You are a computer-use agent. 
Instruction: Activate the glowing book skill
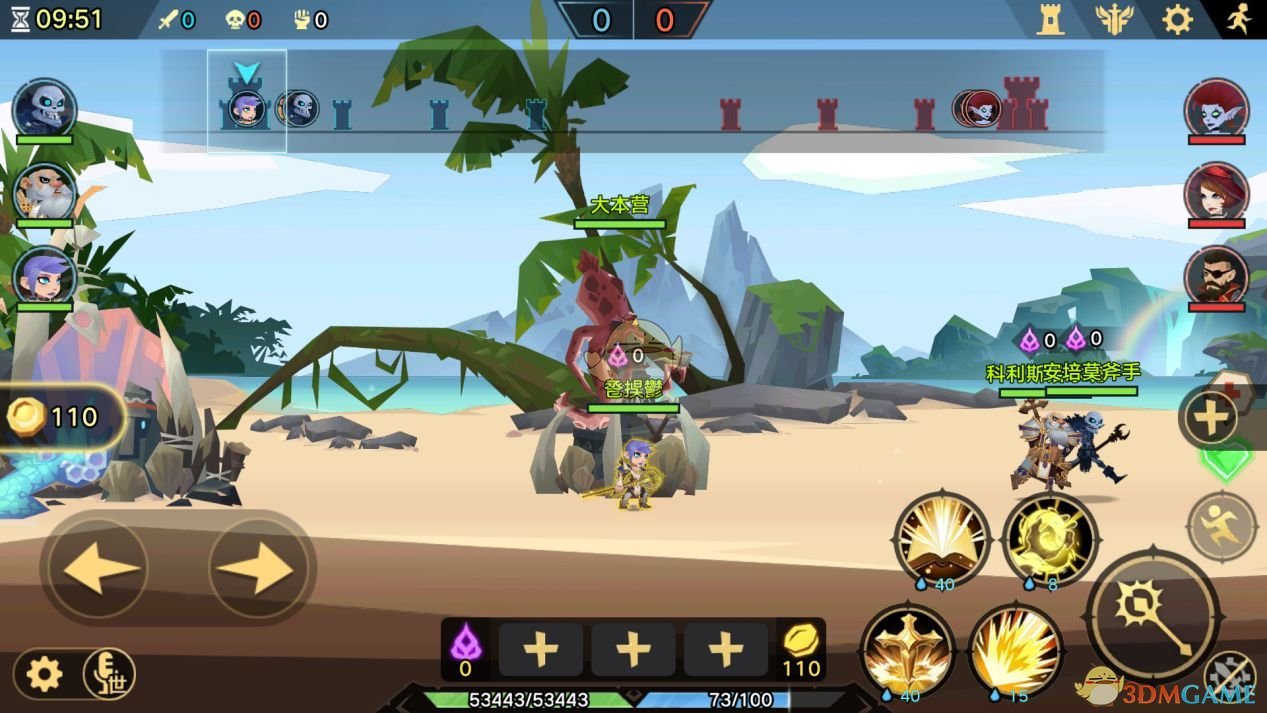click(941, 538)
